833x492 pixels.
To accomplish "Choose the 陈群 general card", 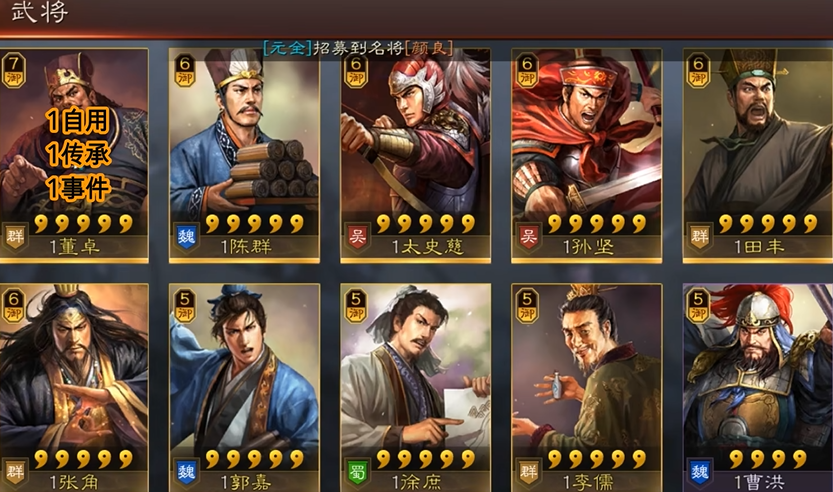I will [x=244, y=155].
